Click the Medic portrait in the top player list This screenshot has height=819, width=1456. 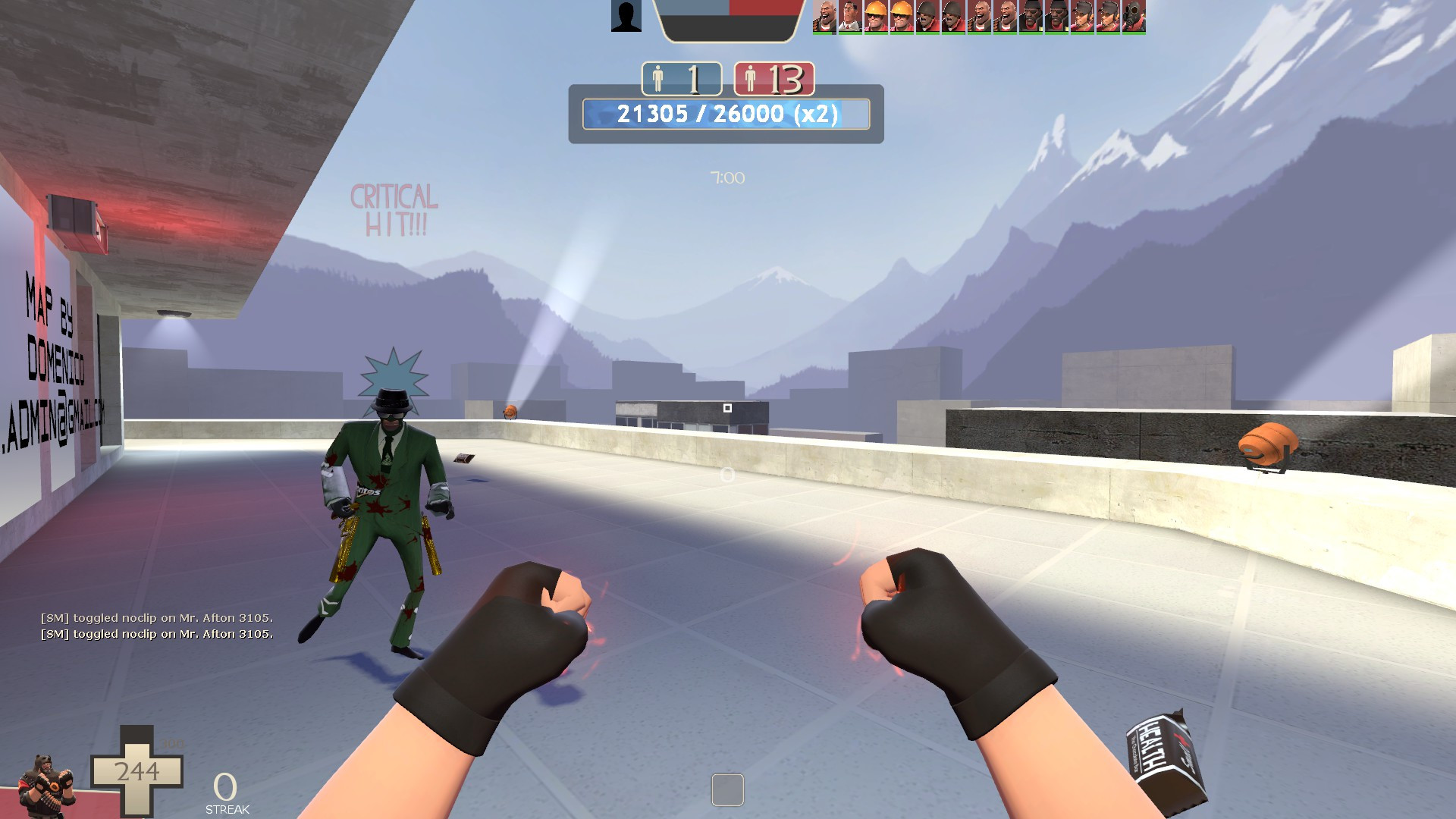852,17
